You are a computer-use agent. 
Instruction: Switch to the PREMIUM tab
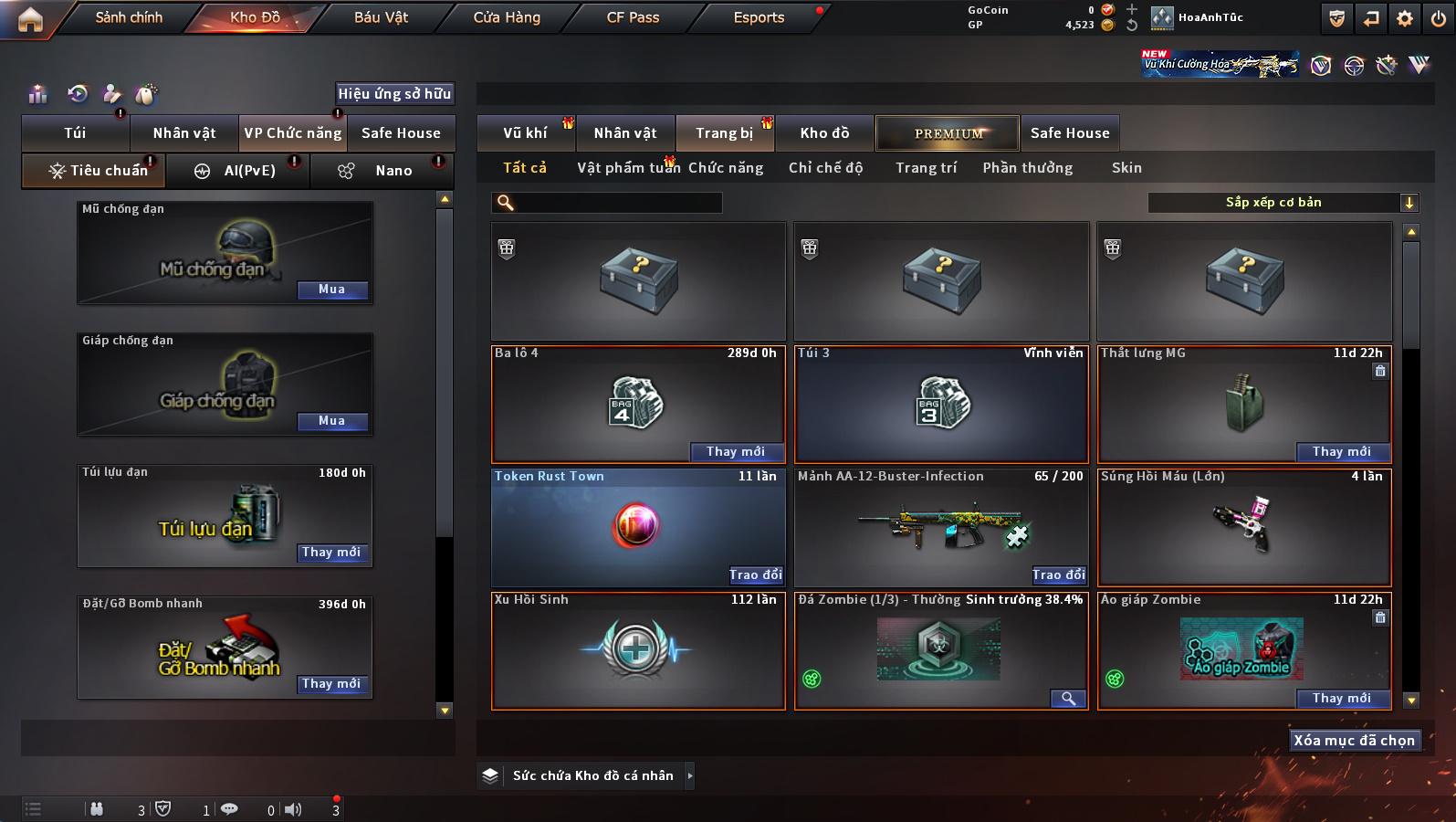pos(948,133)
